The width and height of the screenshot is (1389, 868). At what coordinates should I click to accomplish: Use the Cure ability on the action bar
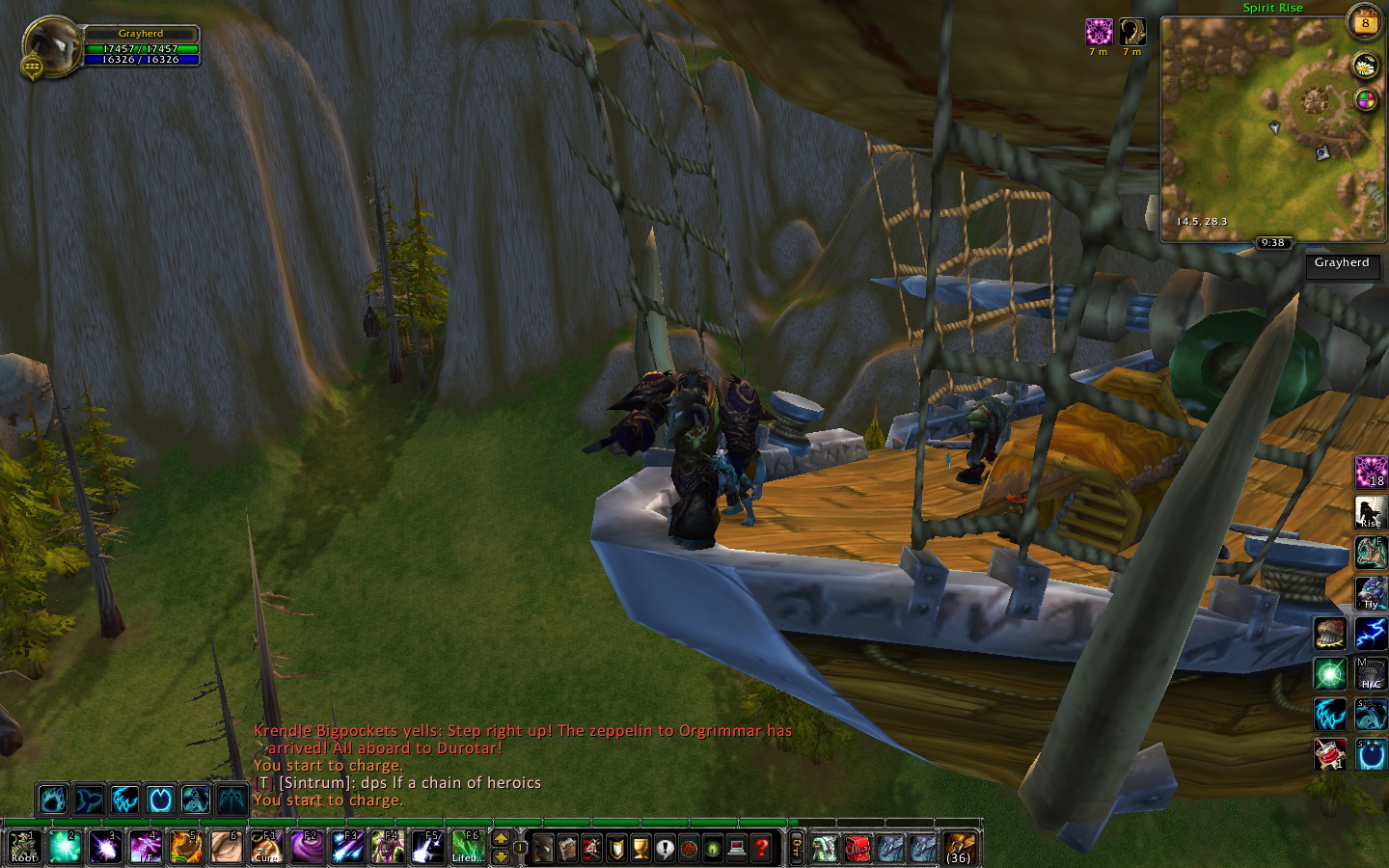(x=266, y=847)
